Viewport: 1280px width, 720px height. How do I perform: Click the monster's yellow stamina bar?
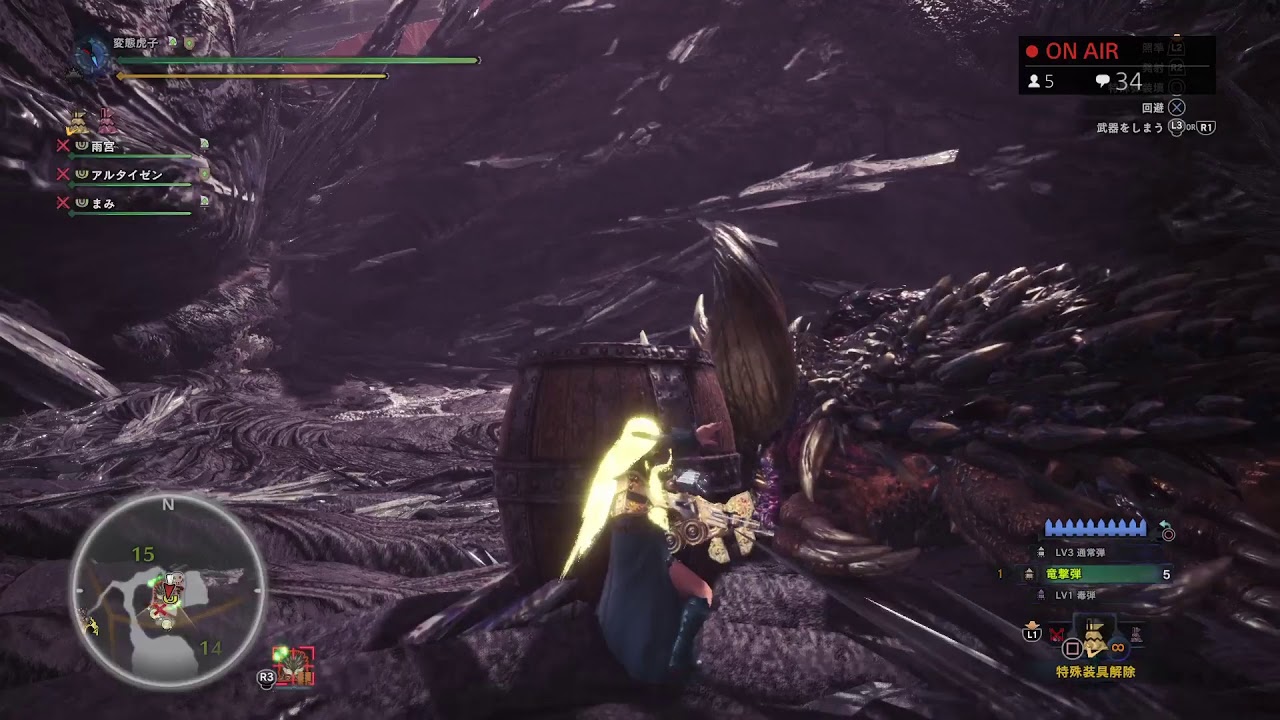coord(250,75)
